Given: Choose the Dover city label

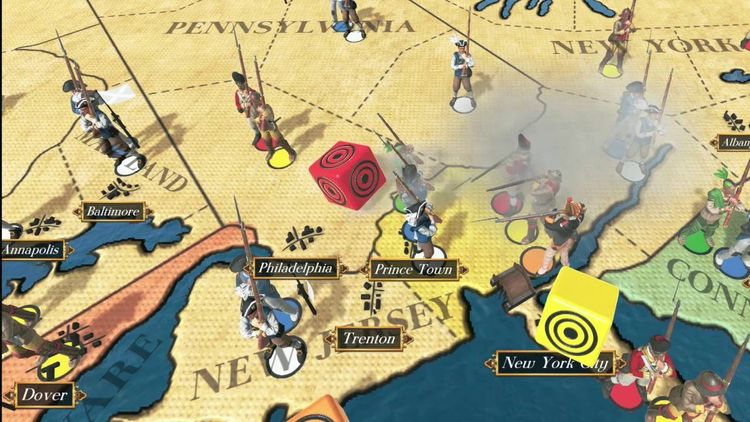Looking at the screenshot, I should click(44, 394).
